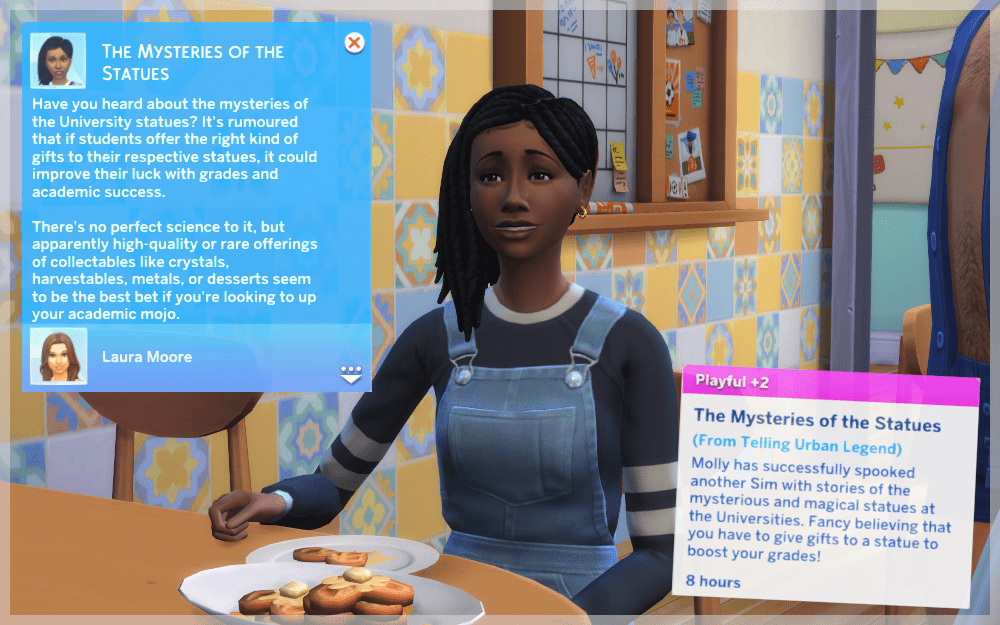Close the Mysteries of the Statues notification
Viewport: 1000px width, 625px height.
353,43
